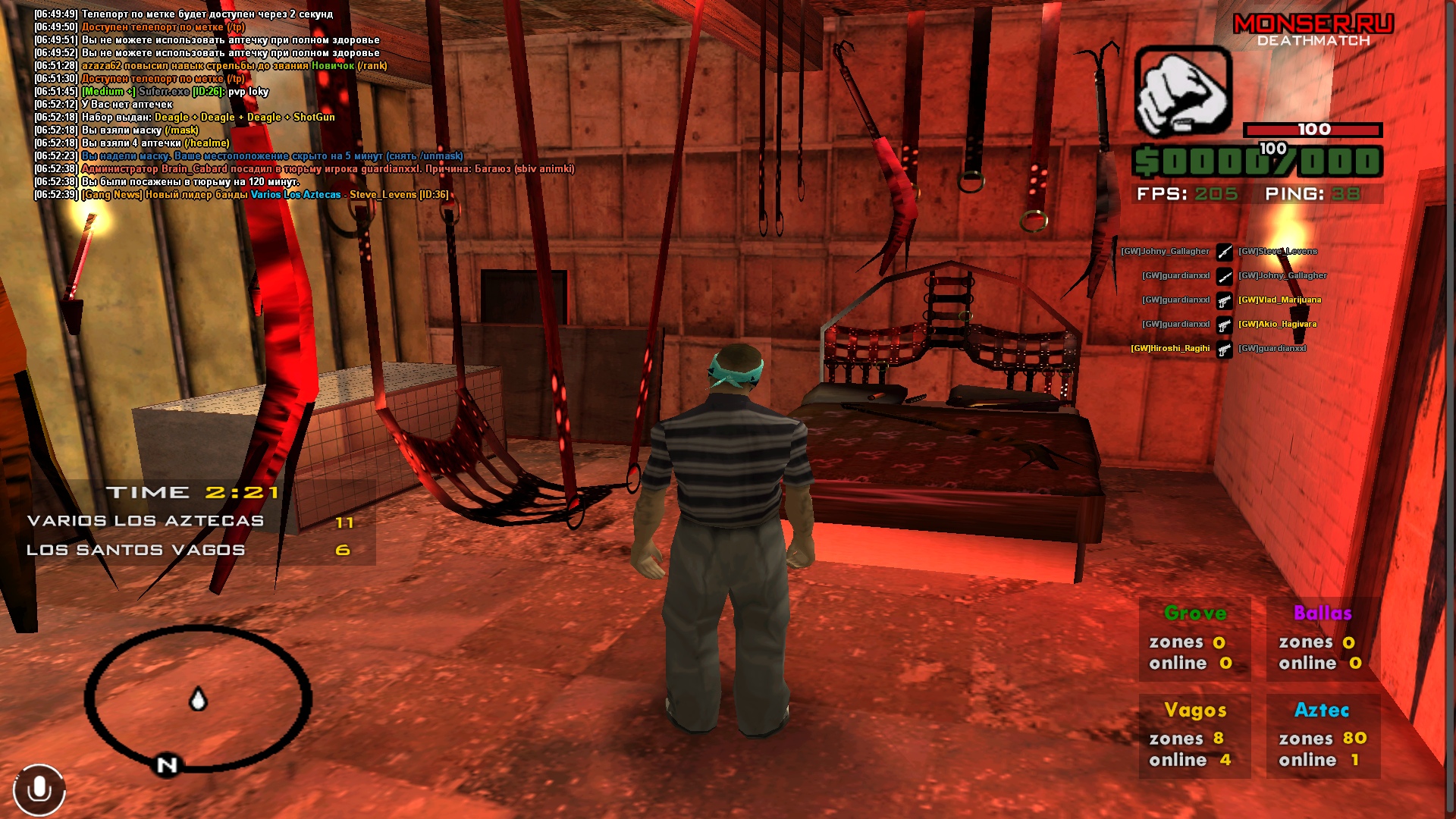This screenshot has width=1456, height=819.
Task: Toggle the microphone voice chat button
Action: (x=39, y=790)
